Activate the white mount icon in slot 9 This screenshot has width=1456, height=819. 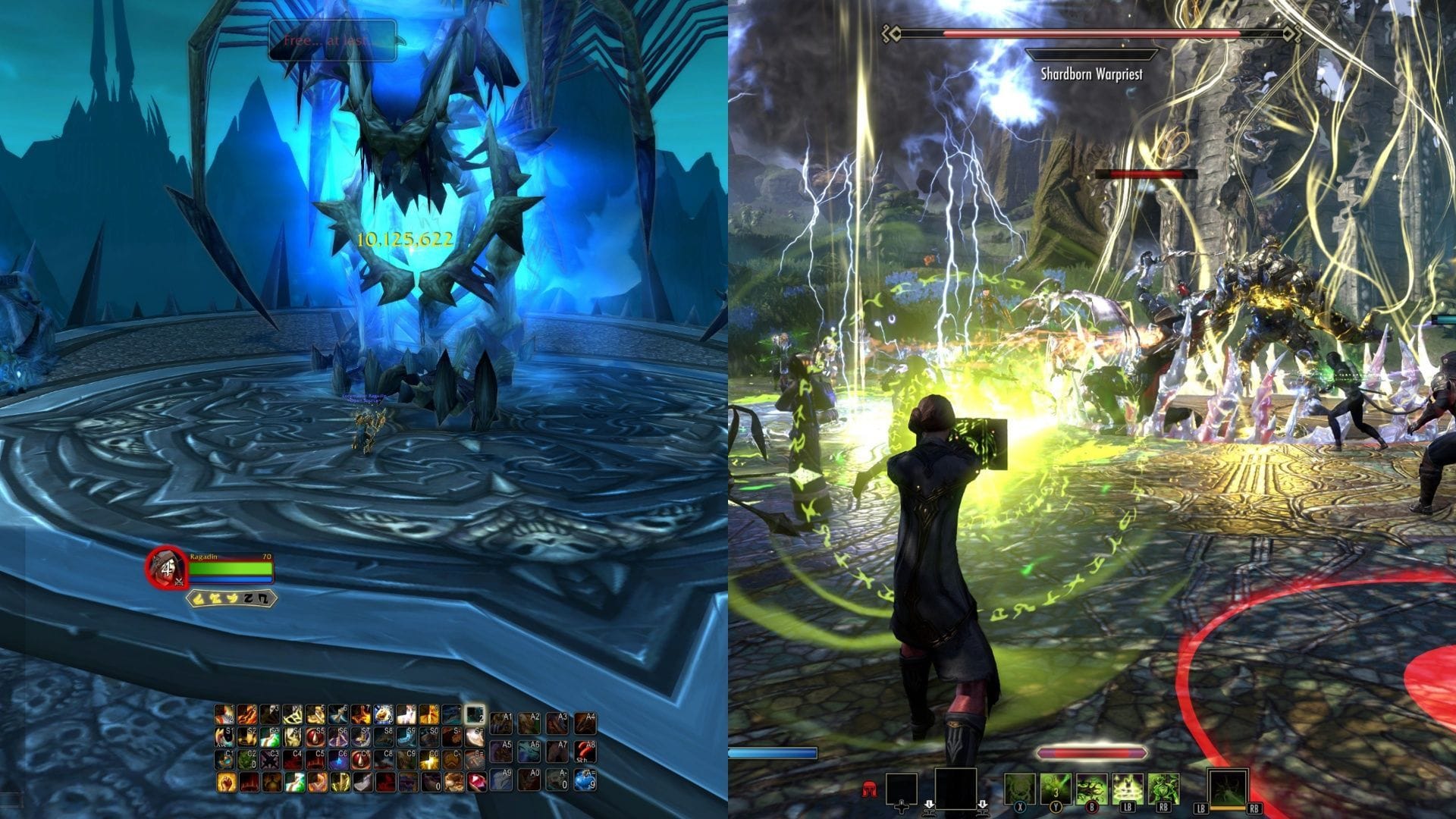coord(406,715)
